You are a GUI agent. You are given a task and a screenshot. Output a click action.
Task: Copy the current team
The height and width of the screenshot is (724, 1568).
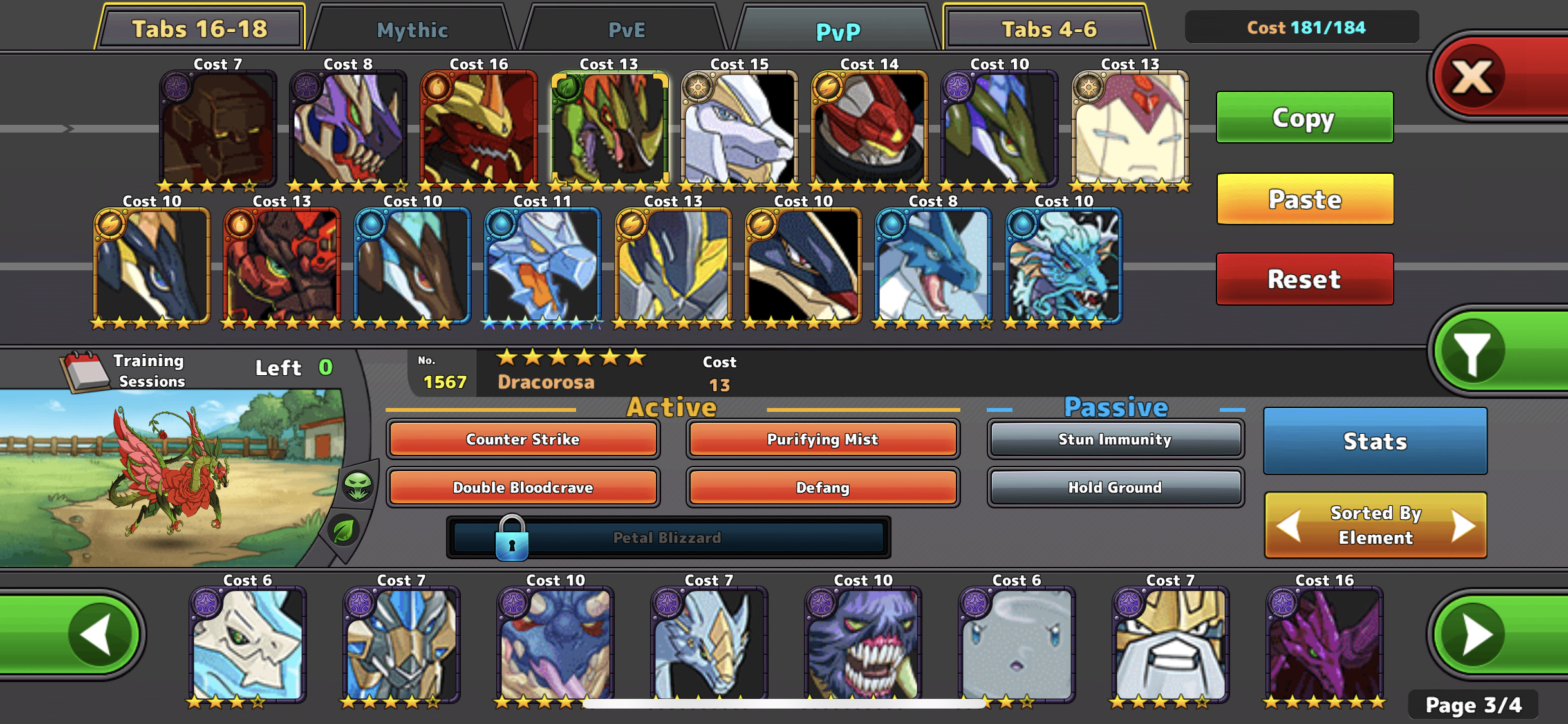(1304, 117)
